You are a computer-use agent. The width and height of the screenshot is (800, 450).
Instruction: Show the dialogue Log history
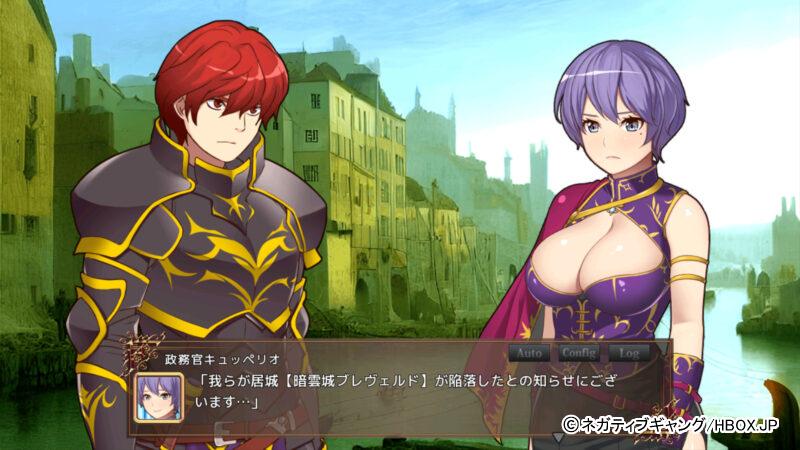point(629,353)
